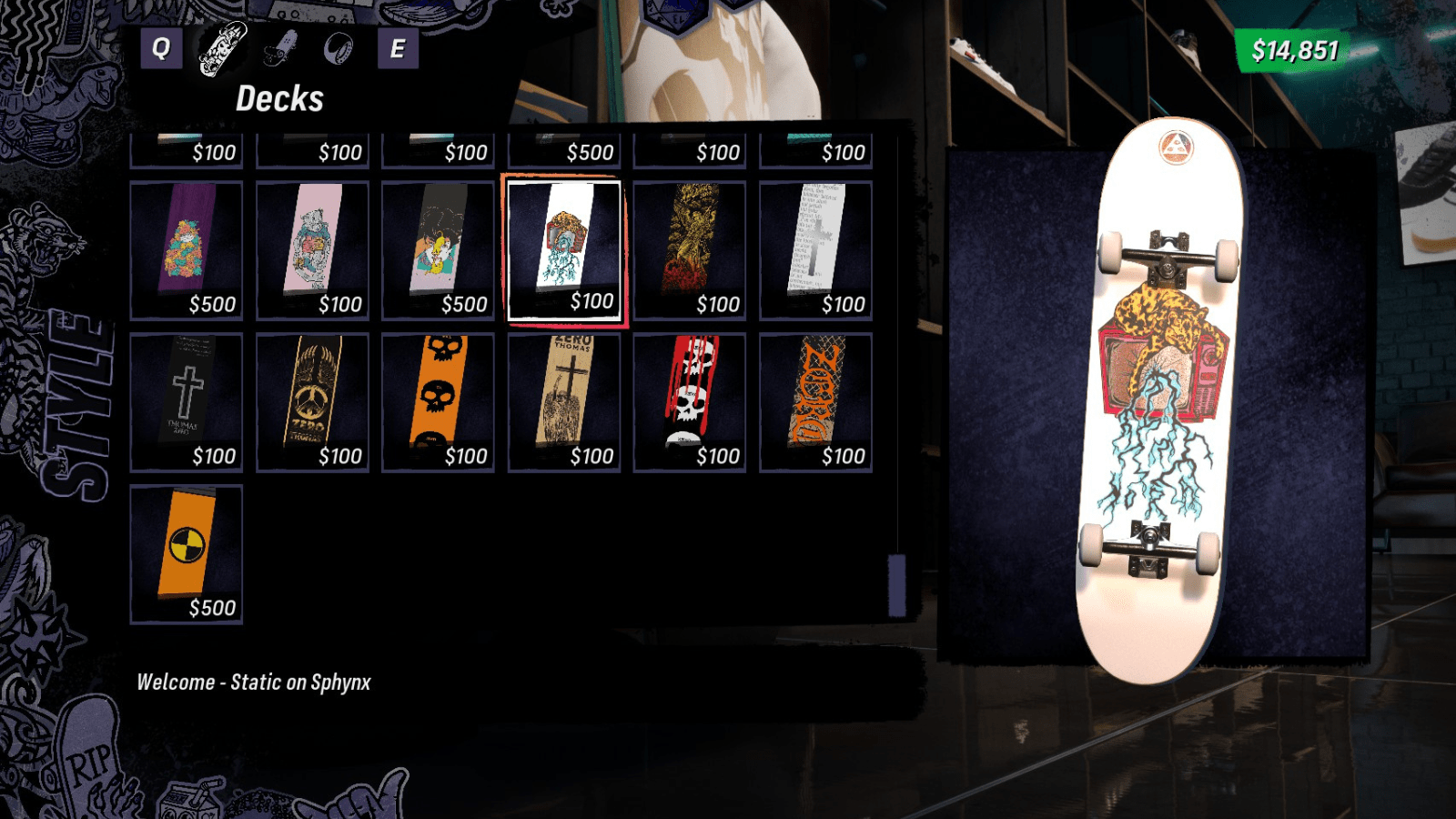
Task: Choose the red deck with white skulls
Action: point(690,402)
